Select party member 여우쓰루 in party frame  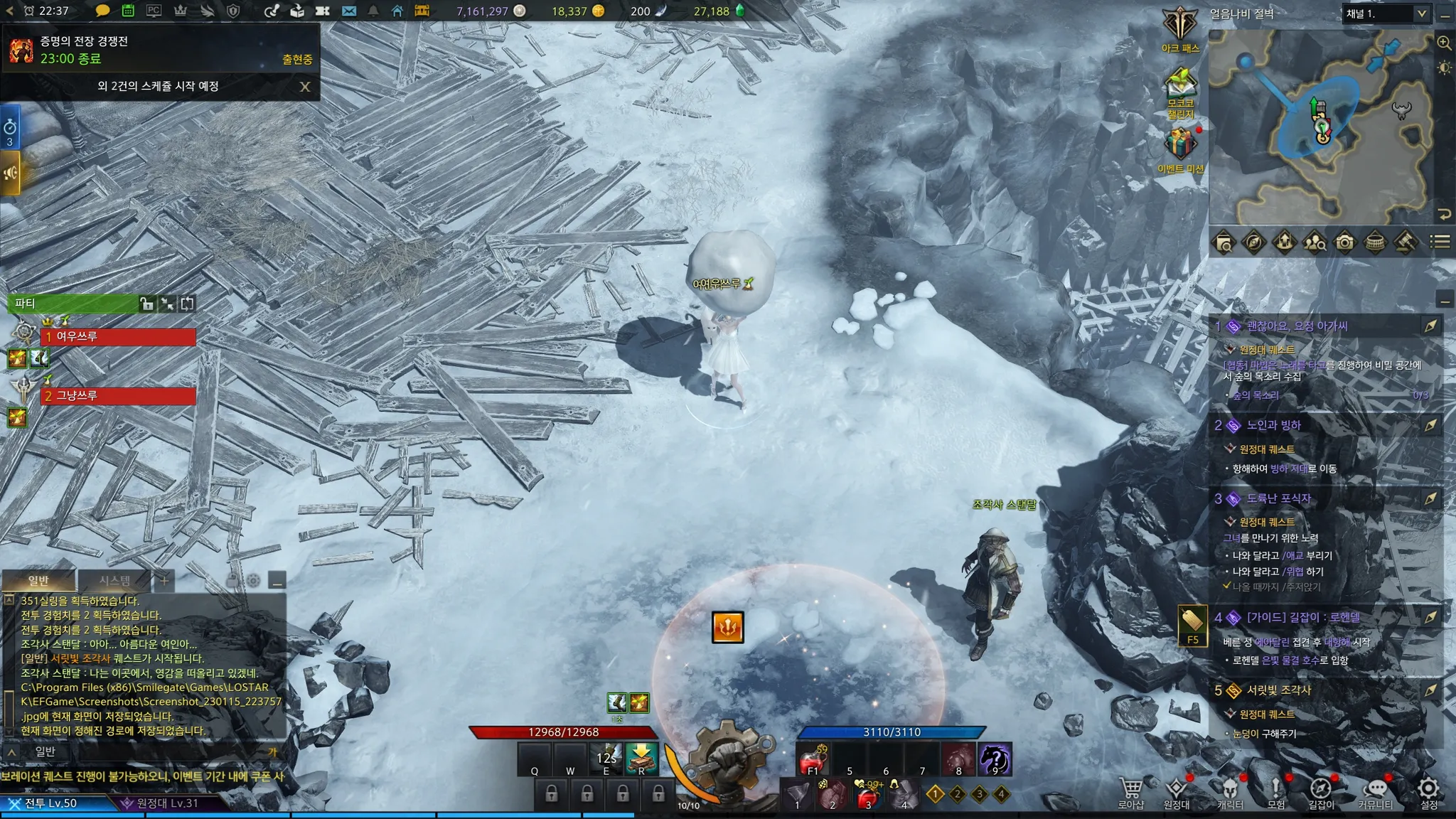tap(119, 336)
